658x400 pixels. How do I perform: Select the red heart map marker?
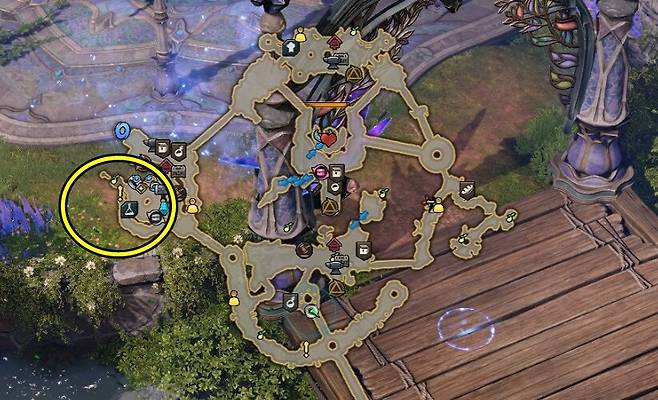[x=327, y=137]
